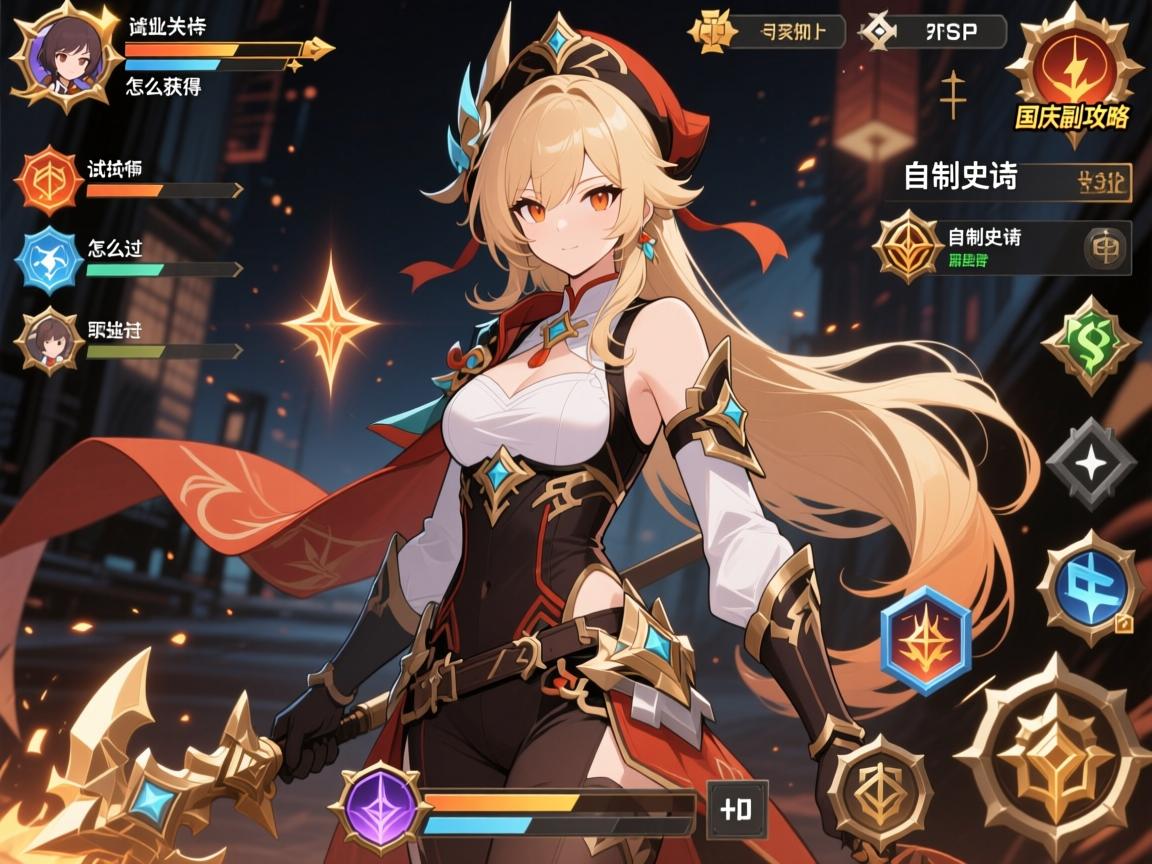Click the +0 button beside the bottom bars
Viewport: 1152px width, 864px height.
click(x=737, y=809)
